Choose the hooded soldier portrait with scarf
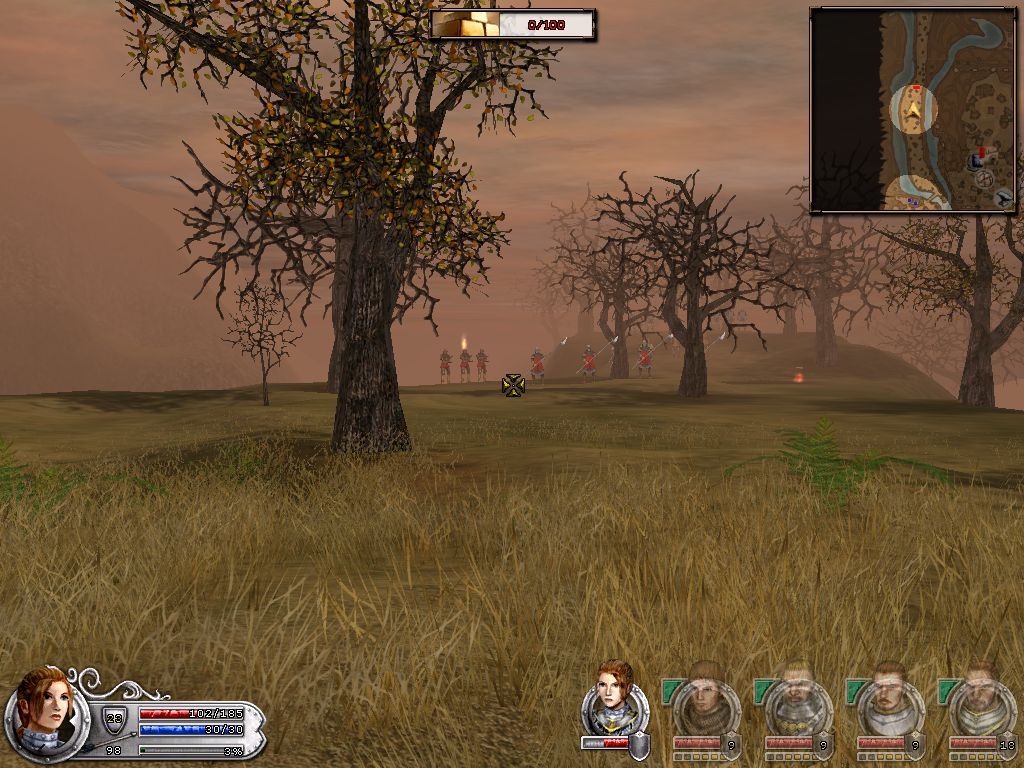Screen dimensions: 1024x768 (x=705, y=706)
